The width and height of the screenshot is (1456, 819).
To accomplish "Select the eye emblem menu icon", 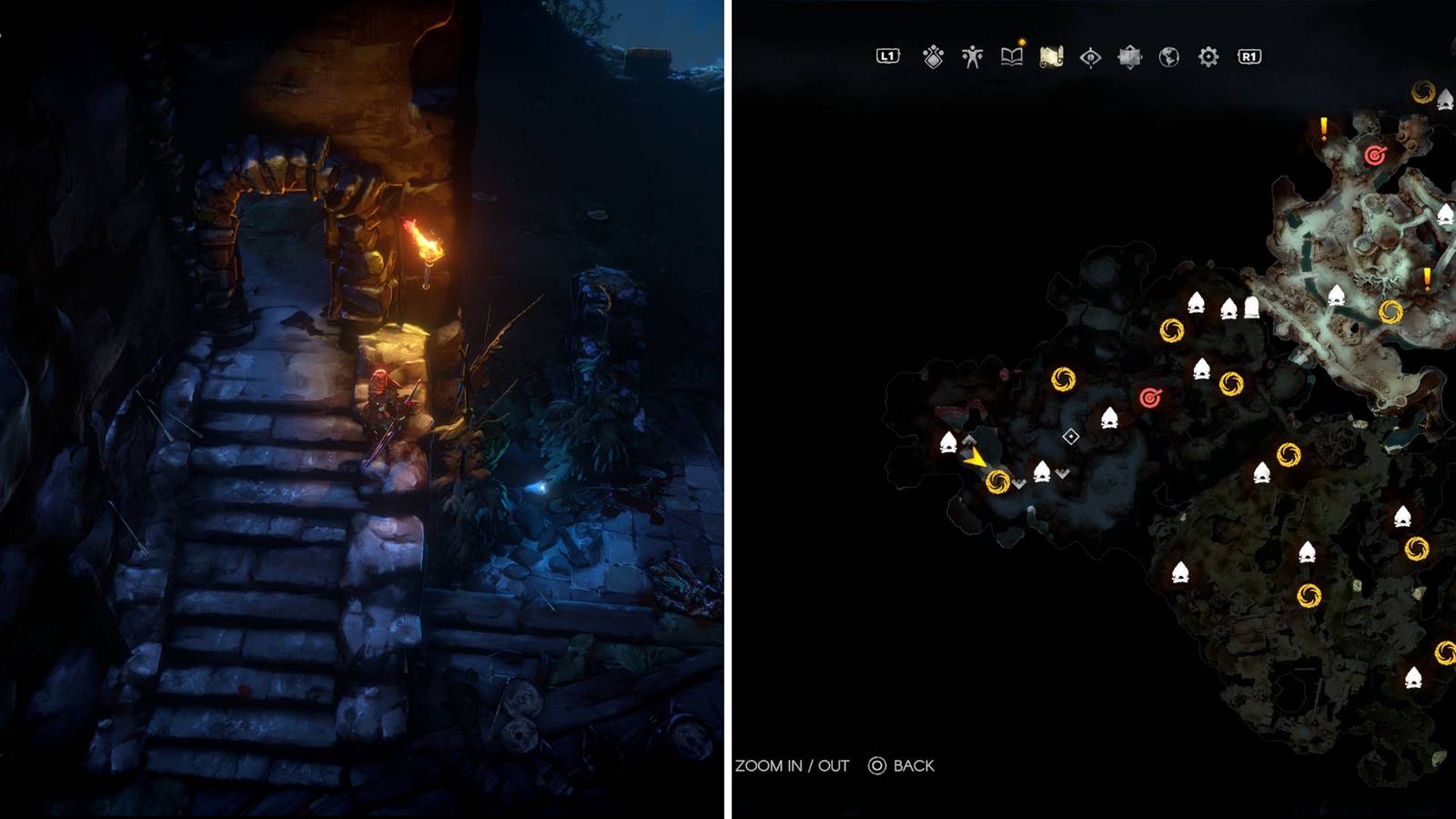I will pyautogui.click(x=1090, y=56).
